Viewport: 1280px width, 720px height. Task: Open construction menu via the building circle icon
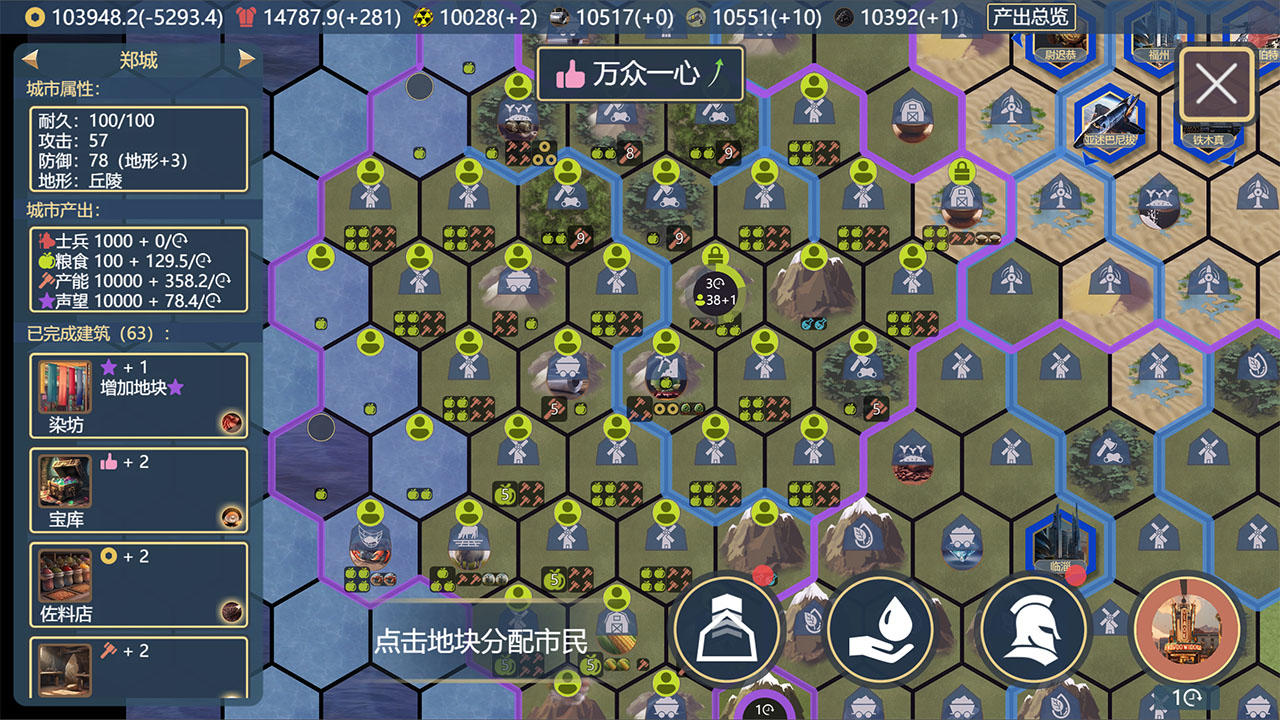(x=727, y=629)
